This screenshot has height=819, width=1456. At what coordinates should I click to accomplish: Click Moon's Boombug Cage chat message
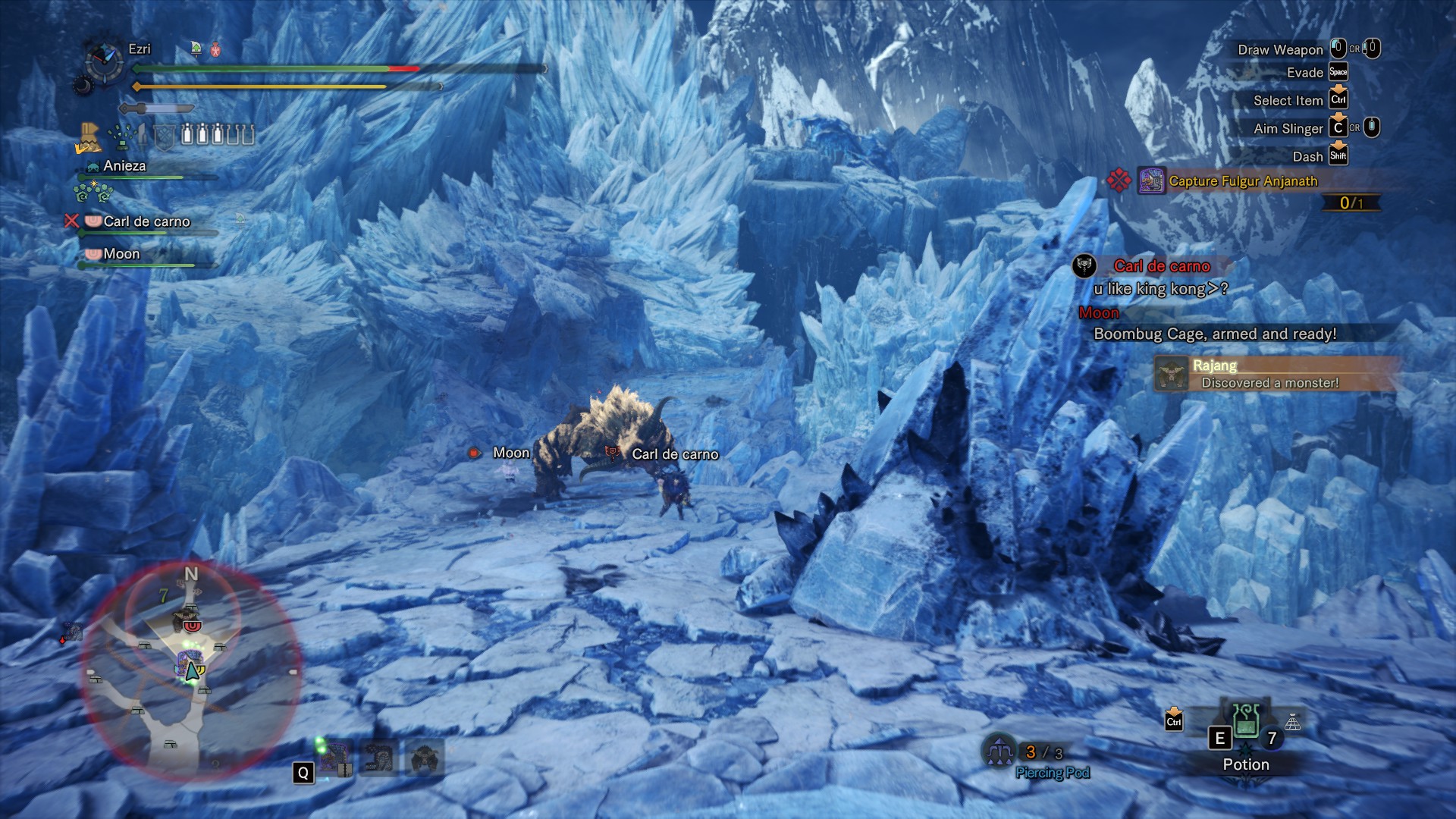tap(1214, 334)
